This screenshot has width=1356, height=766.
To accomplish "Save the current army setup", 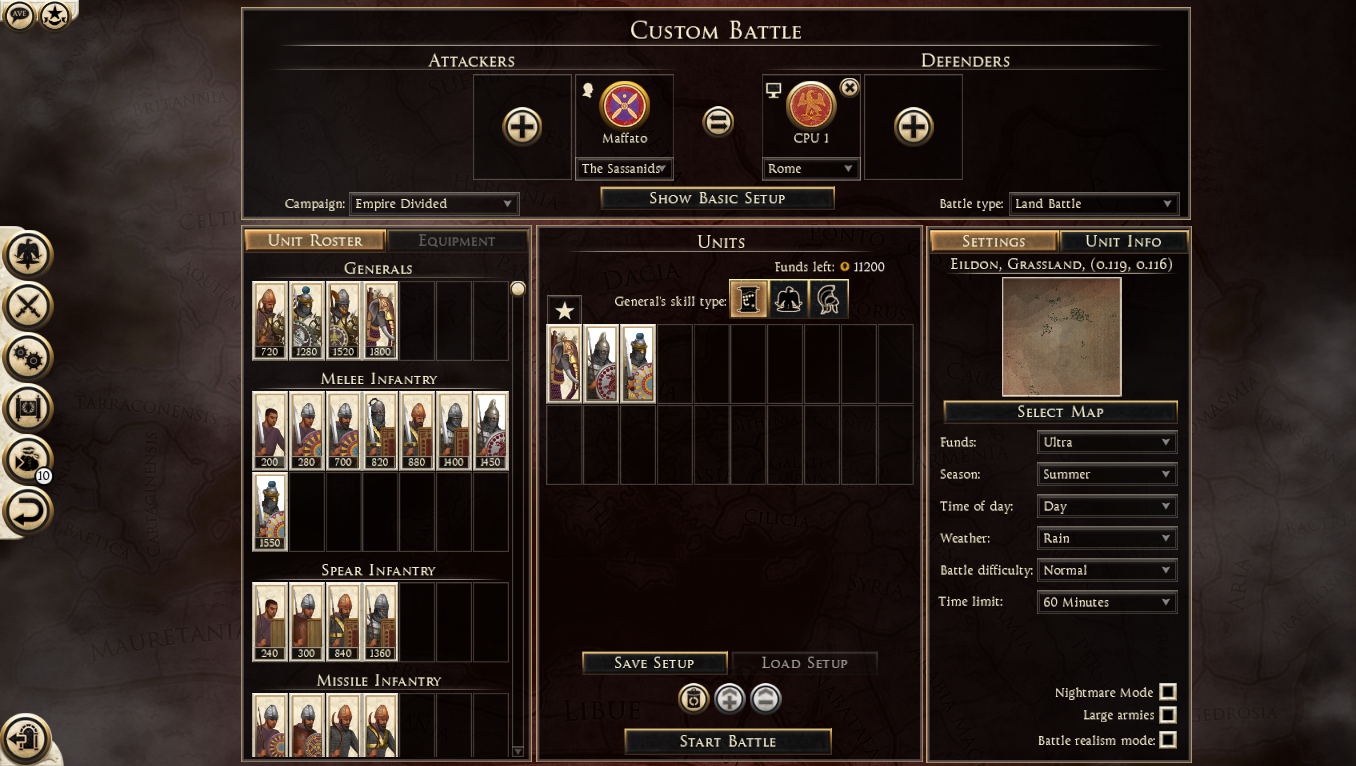I will click(654, 663).
